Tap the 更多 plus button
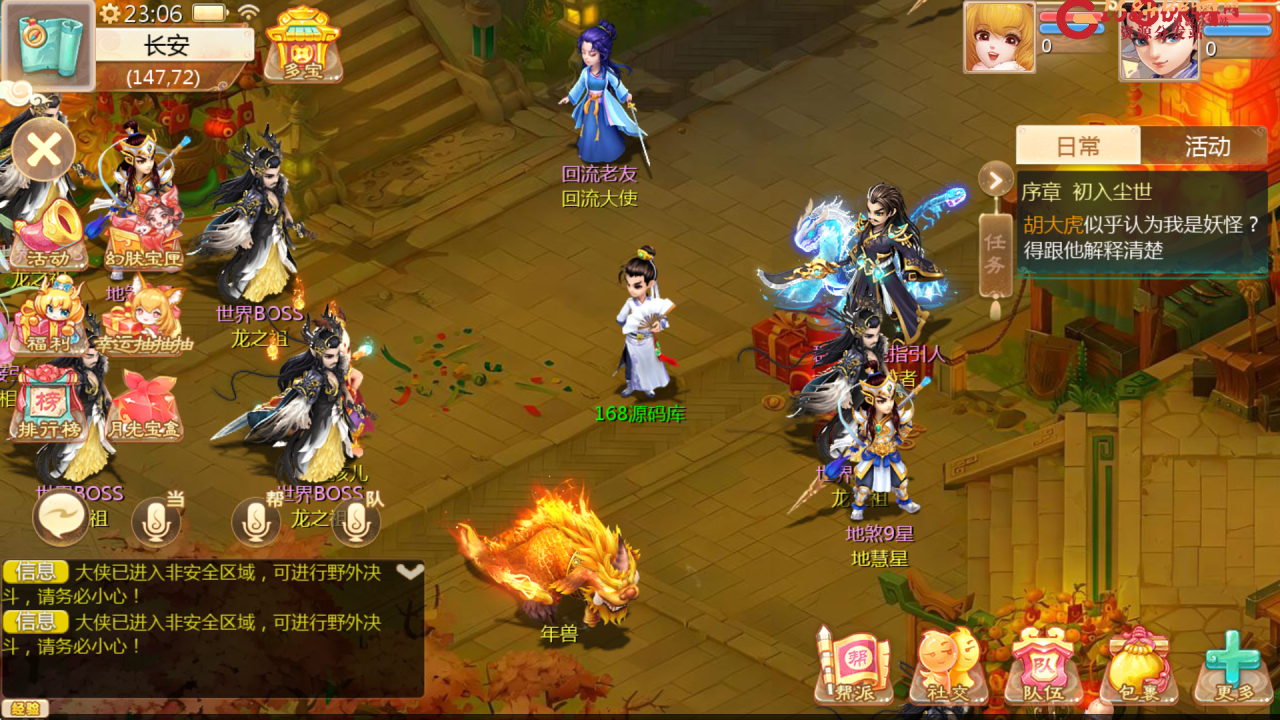Viewport: 1280px width, 720px height. (x=1231, y=665)
